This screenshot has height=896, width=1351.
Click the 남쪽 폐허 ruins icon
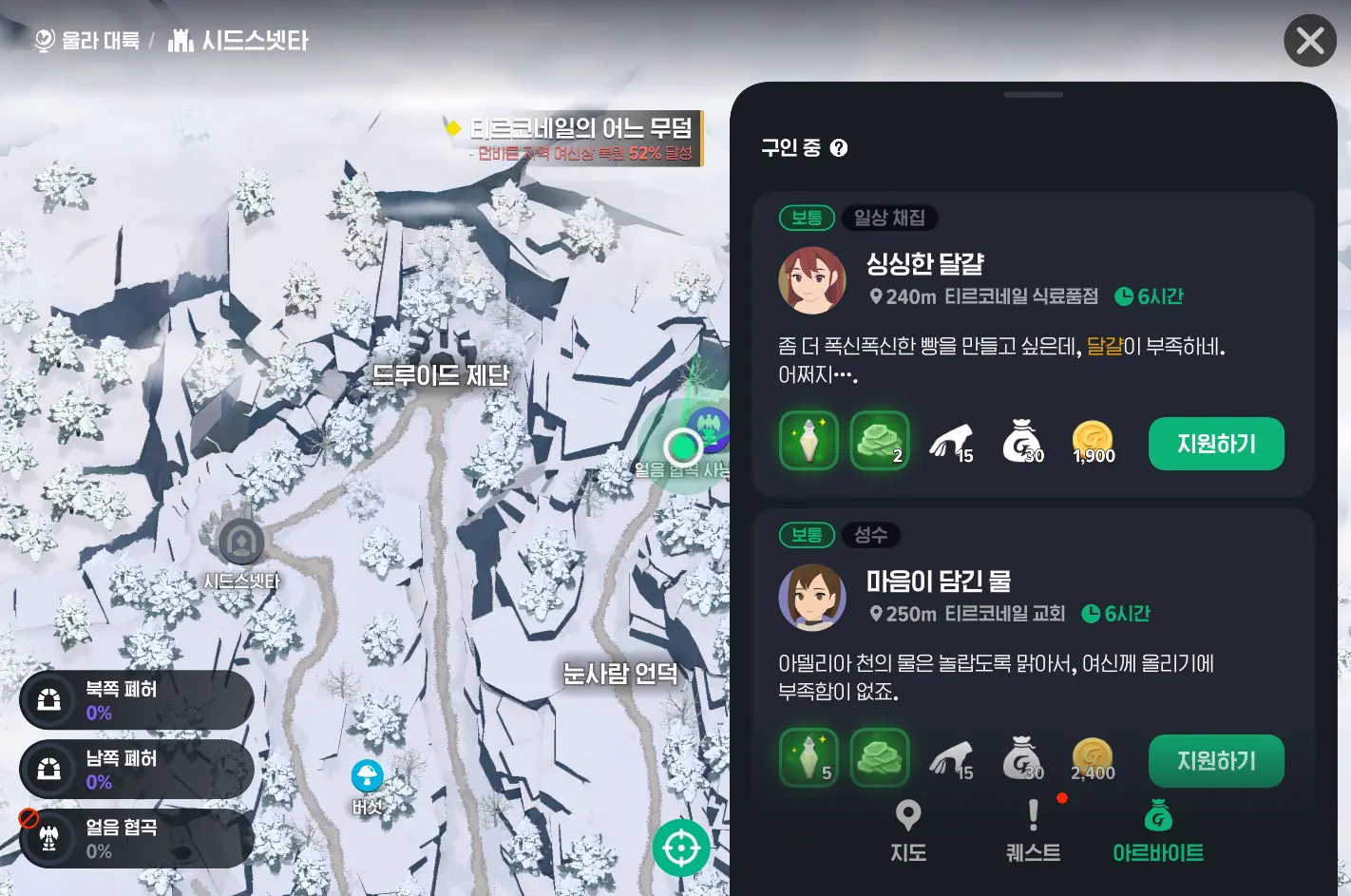click(48, 769)
